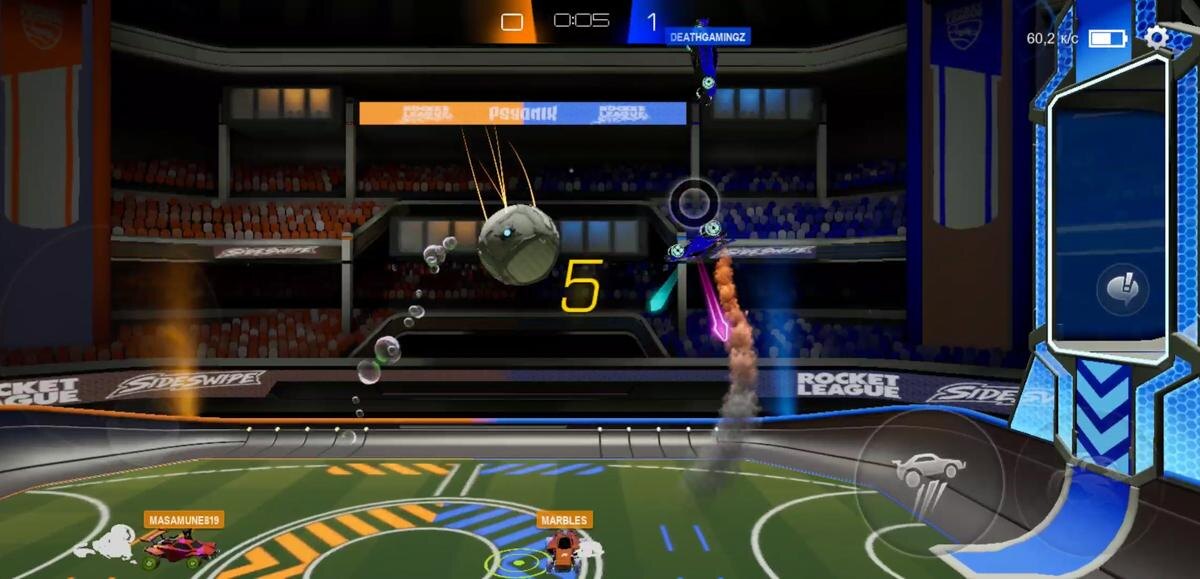Open the settings gear menu
This screenshot has height=579, width=1200.
point(1157,38)
